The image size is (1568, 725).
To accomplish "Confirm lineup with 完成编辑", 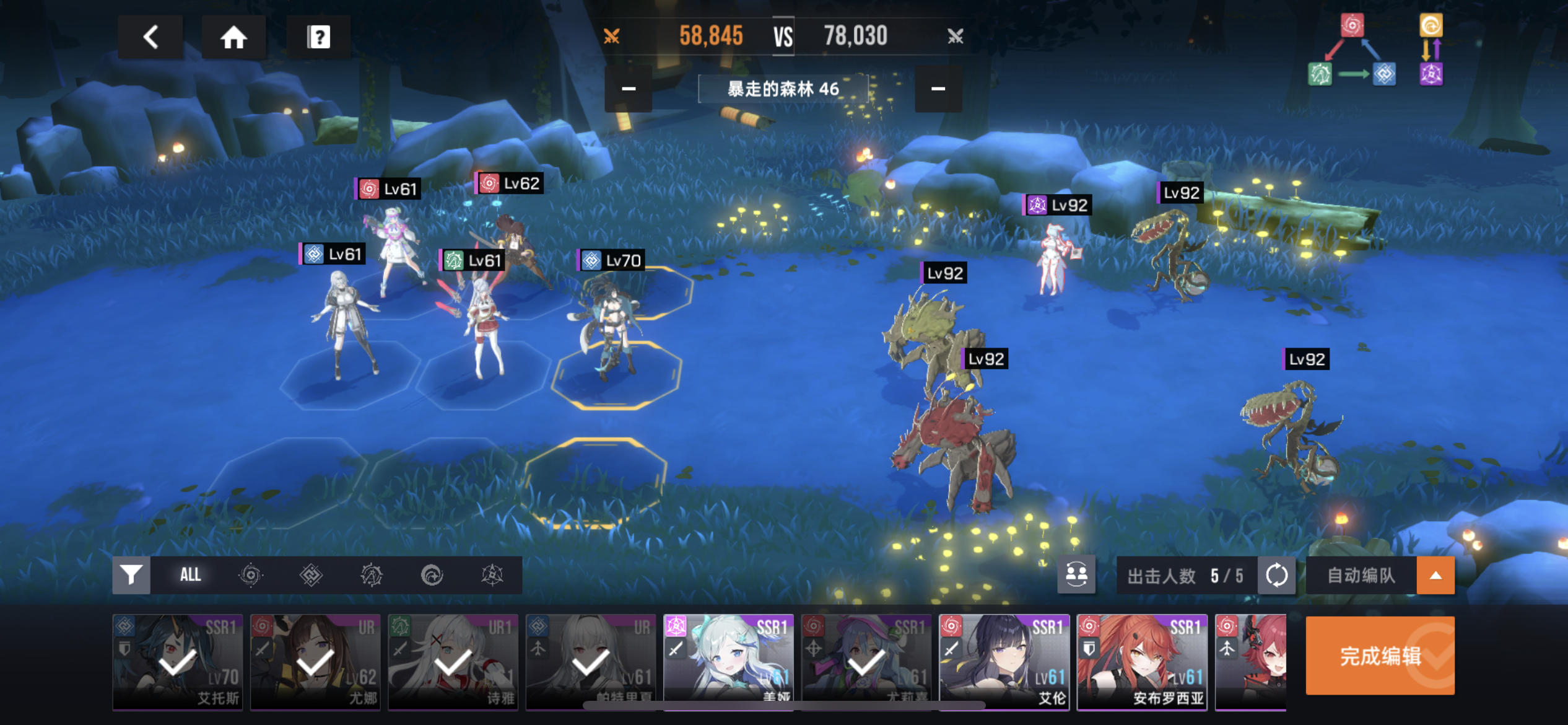I will pyautogui.click(x=1380, y=656).
